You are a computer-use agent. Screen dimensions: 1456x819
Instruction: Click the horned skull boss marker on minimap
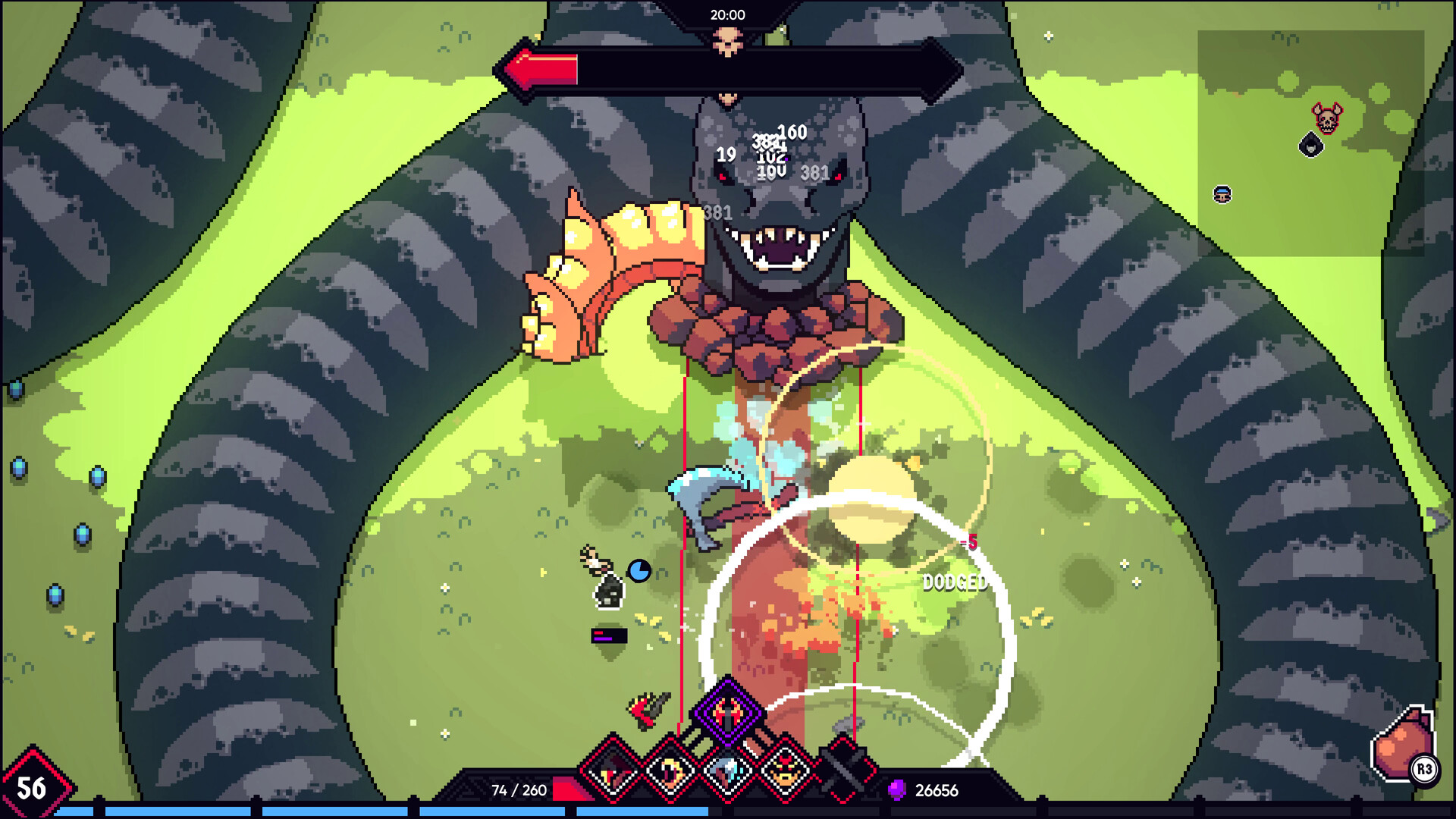1327,118
